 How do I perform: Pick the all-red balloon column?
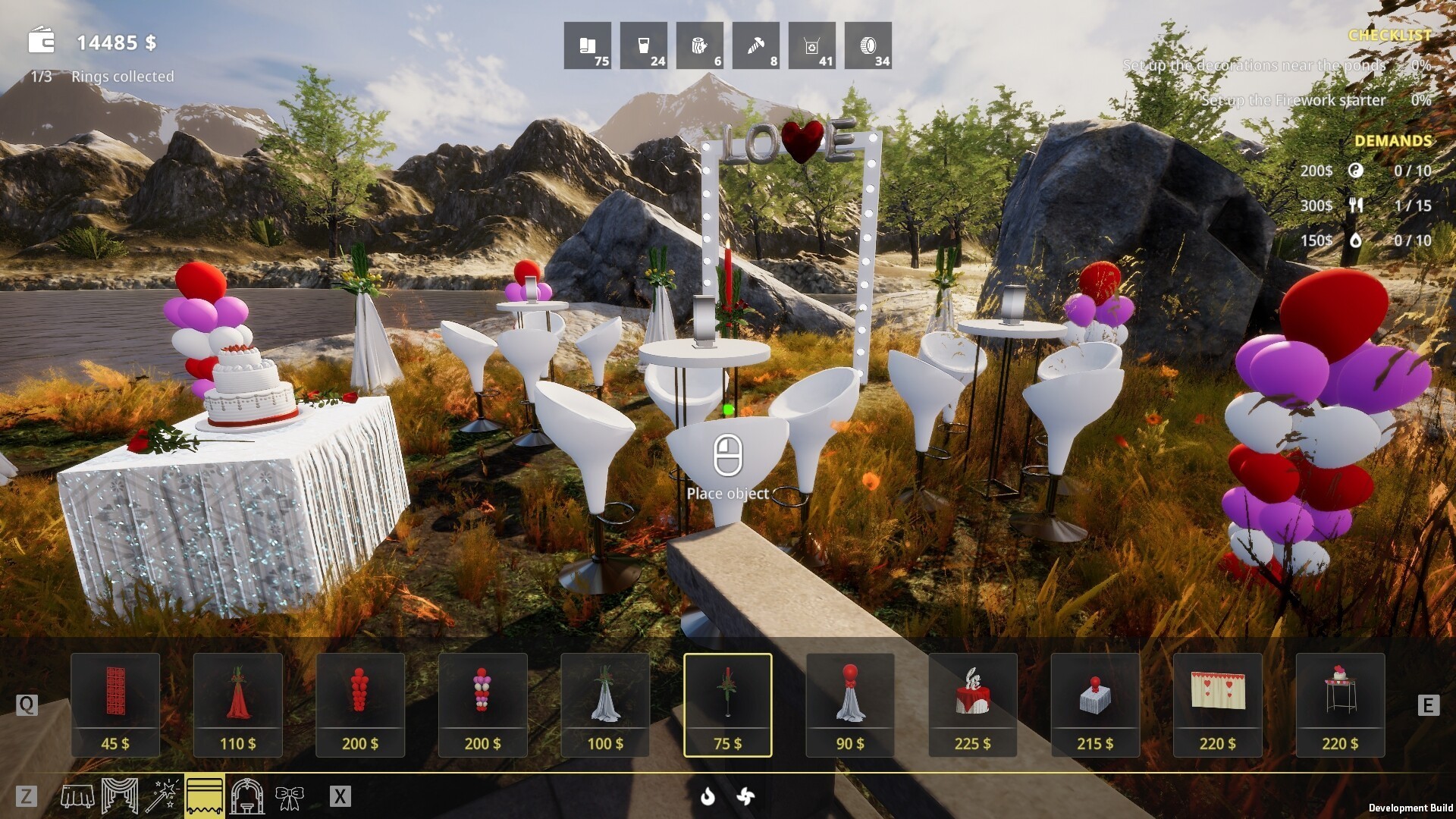pos(360,704)
